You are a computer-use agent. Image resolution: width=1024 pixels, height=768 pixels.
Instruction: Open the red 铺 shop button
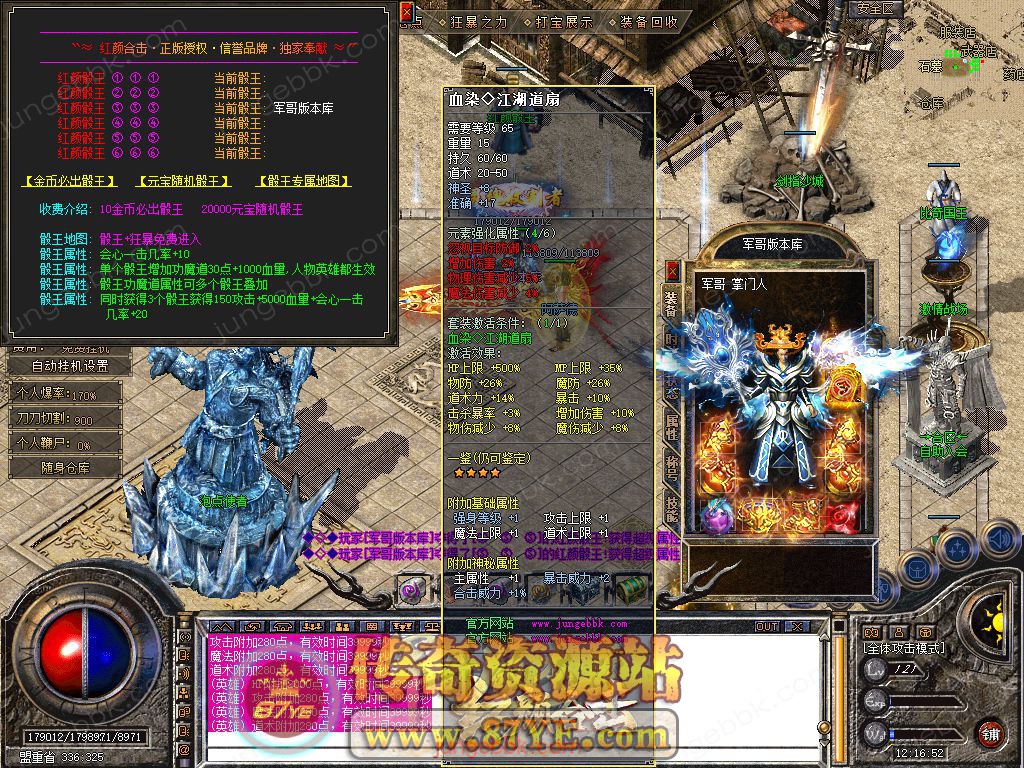click(990, 733)
